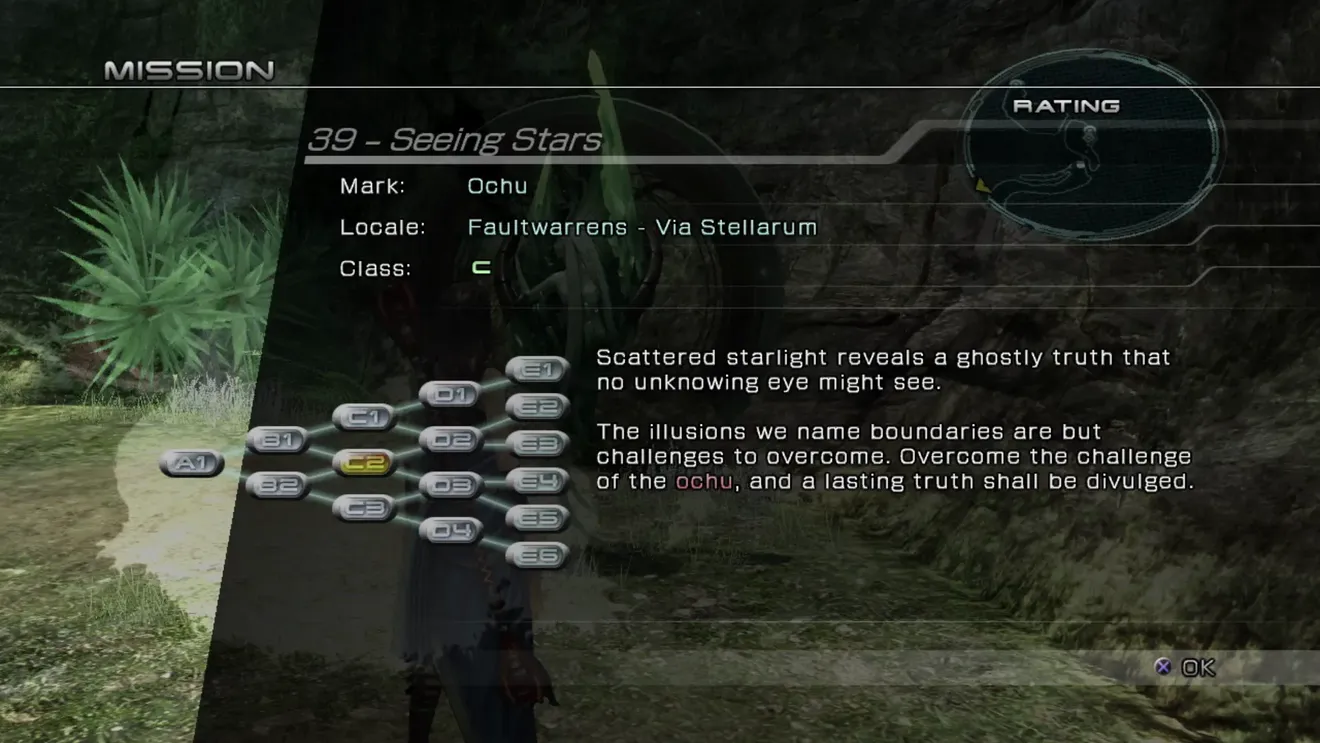
Task: Pick the E1 mission node
Action: [x=538, y=370]
